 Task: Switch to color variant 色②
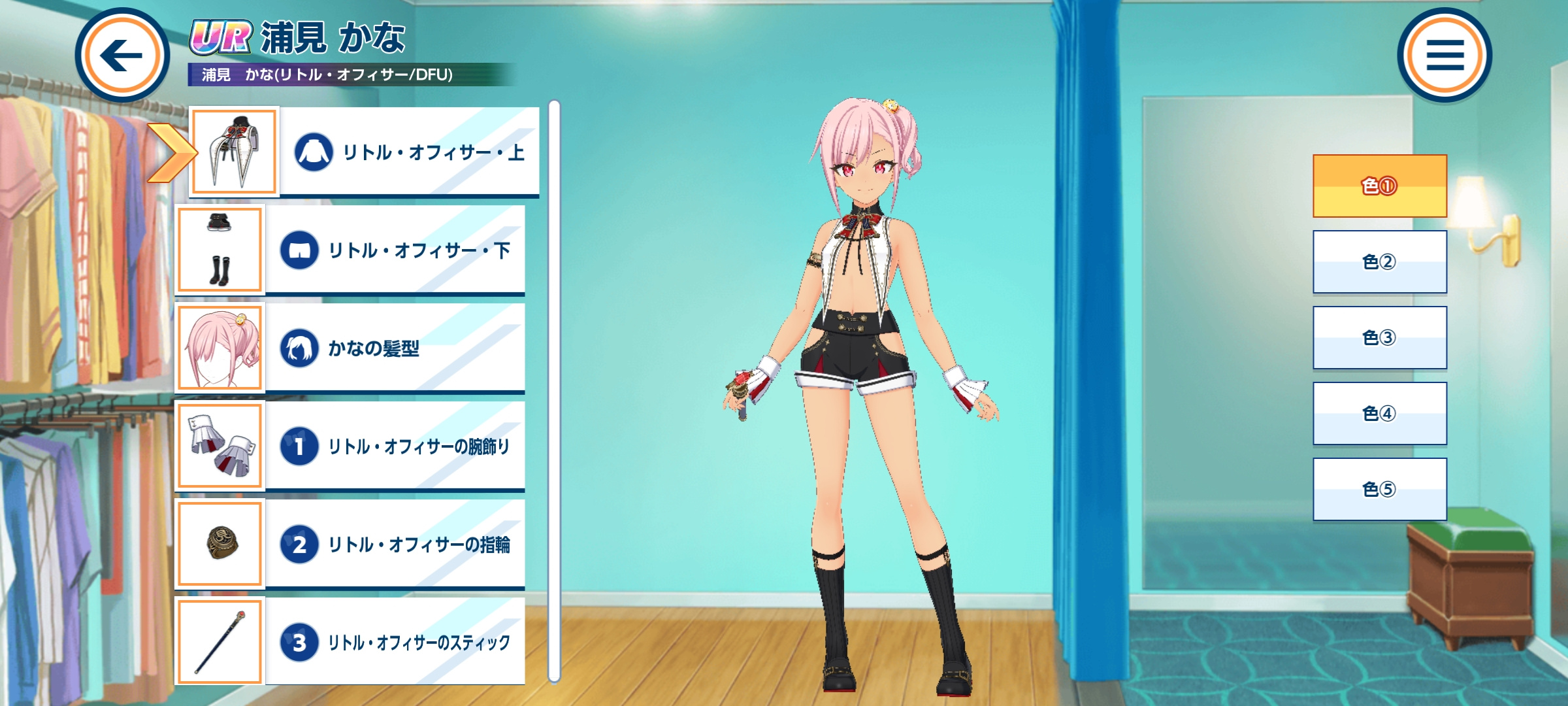point(1380,262)
